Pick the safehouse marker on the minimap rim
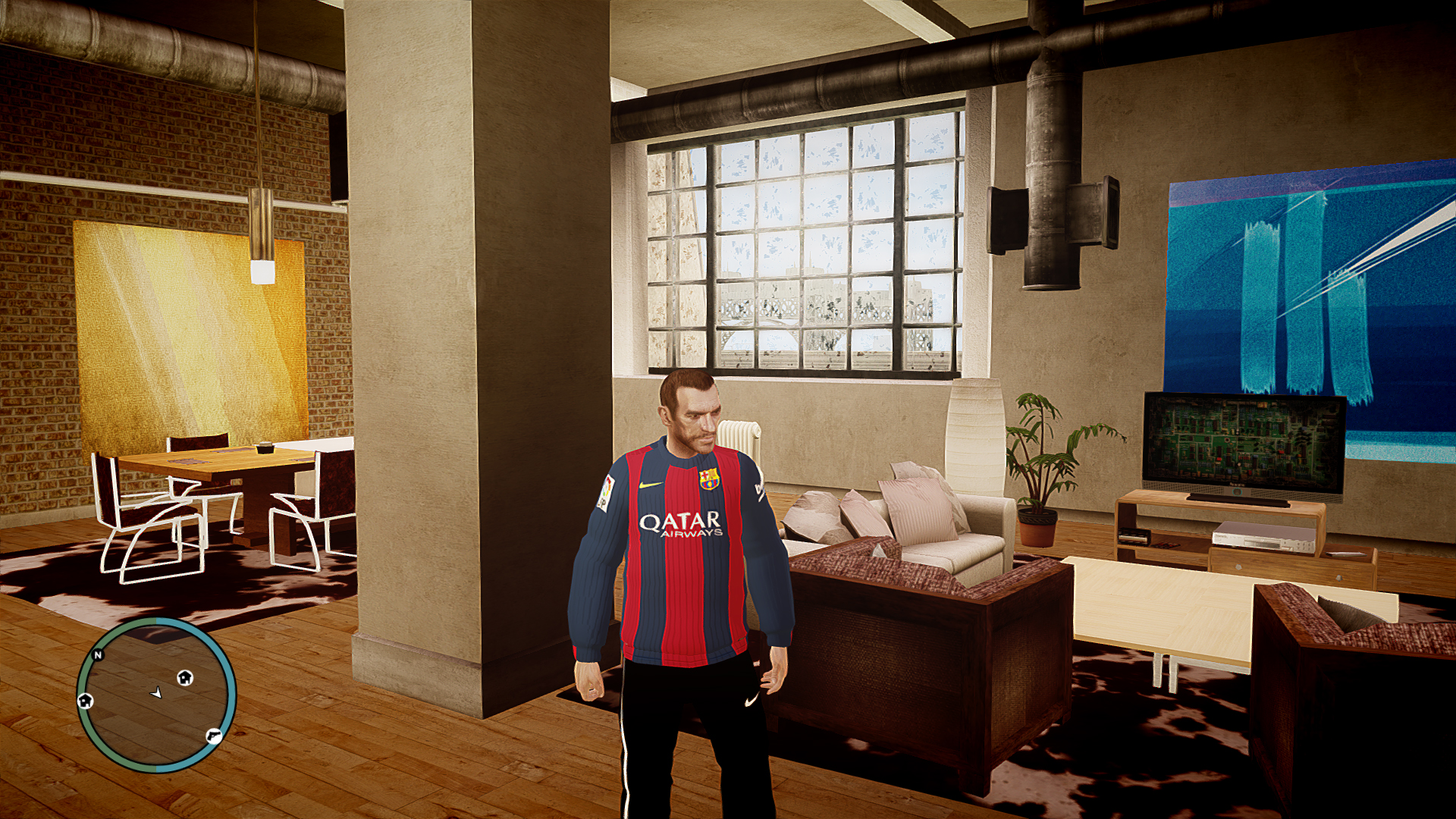 pos(86,700)
